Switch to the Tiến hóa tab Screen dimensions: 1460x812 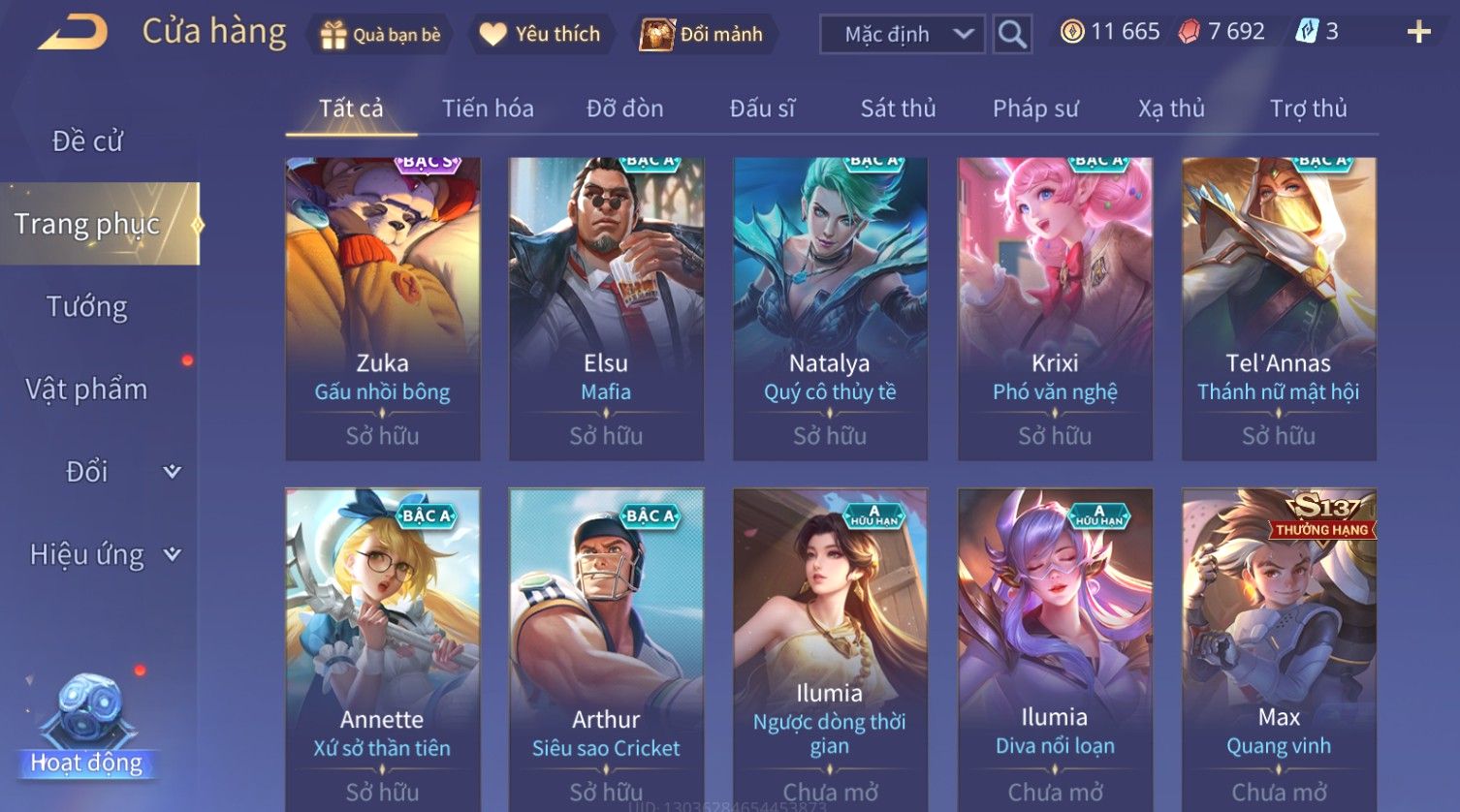coord(488,109)
